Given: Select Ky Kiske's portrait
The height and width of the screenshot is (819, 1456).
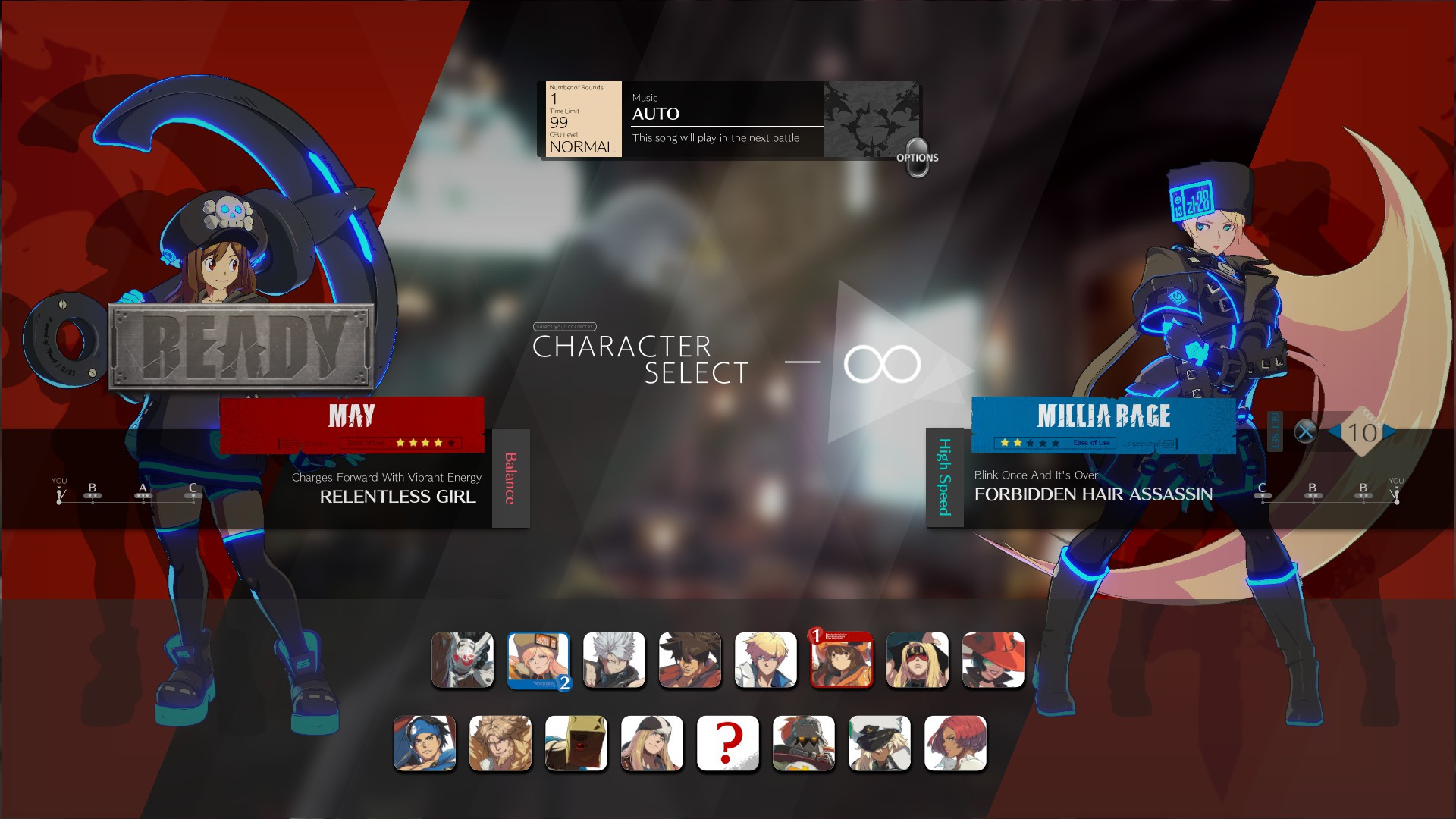Looking at the screenshot, I should coord(766,661).
